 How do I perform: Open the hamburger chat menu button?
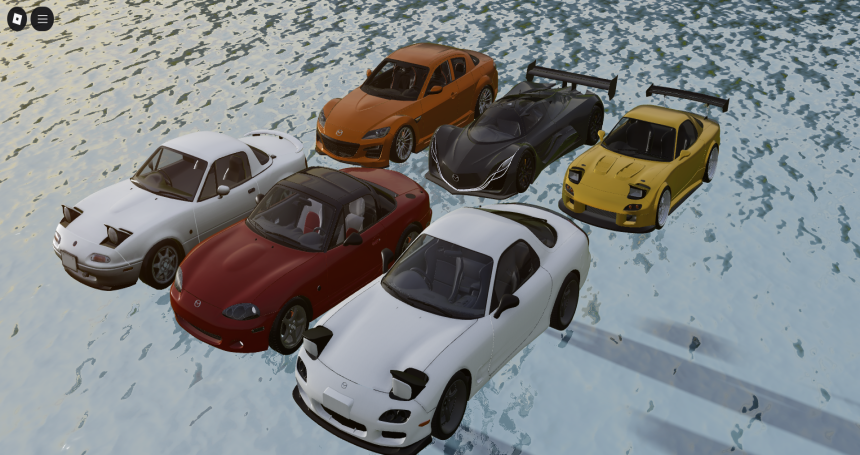pos(42,18)
